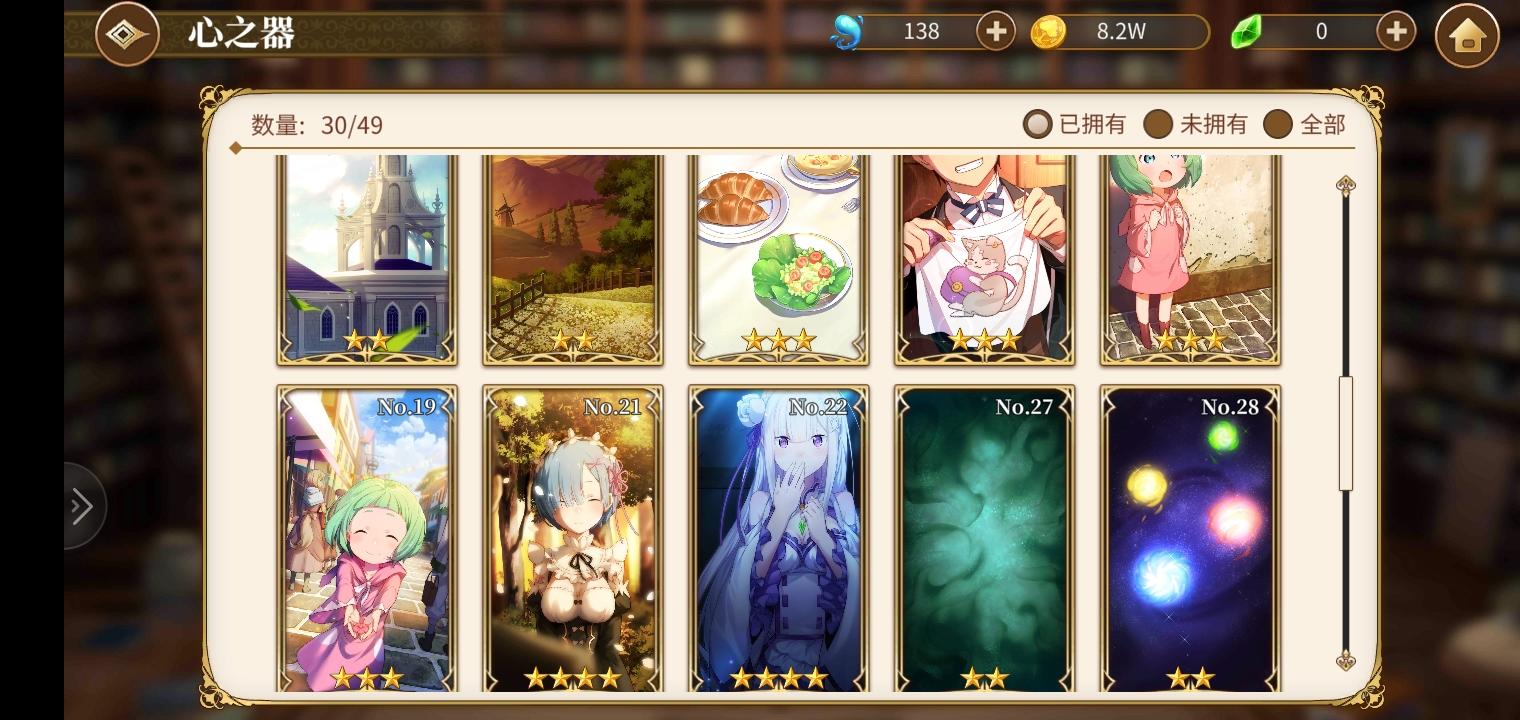Tap the back emblem icon beside 心之器 title
The height and width of the screenshot is (720, 1520).
click(127, 31)
